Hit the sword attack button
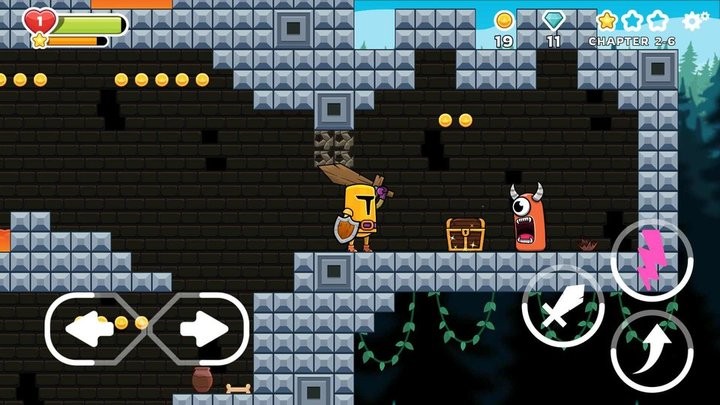Screen dimensions: 720x405 pos(562,307)
